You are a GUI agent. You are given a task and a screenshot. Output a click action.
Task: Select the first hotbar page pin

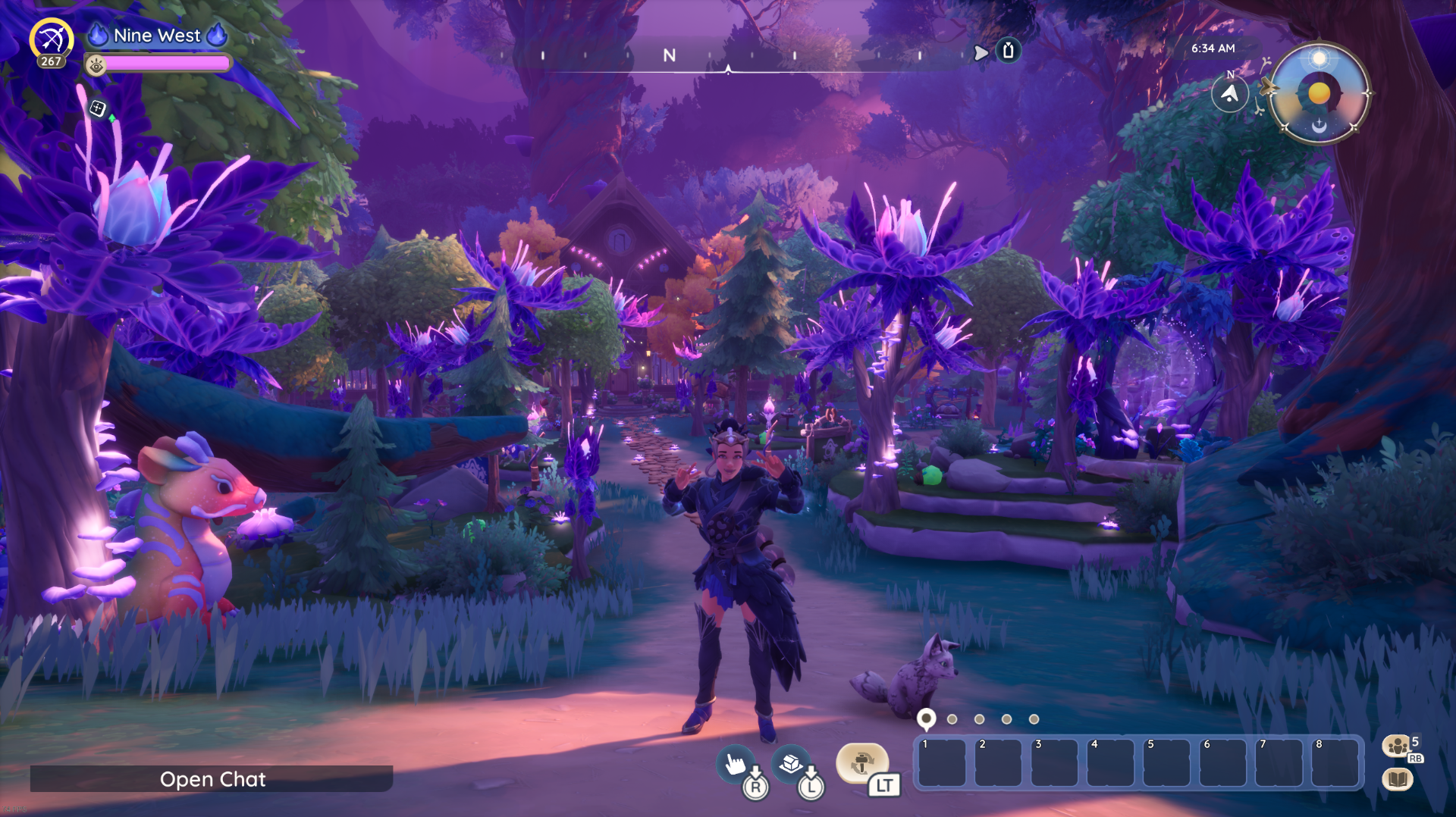pos(926,718)
